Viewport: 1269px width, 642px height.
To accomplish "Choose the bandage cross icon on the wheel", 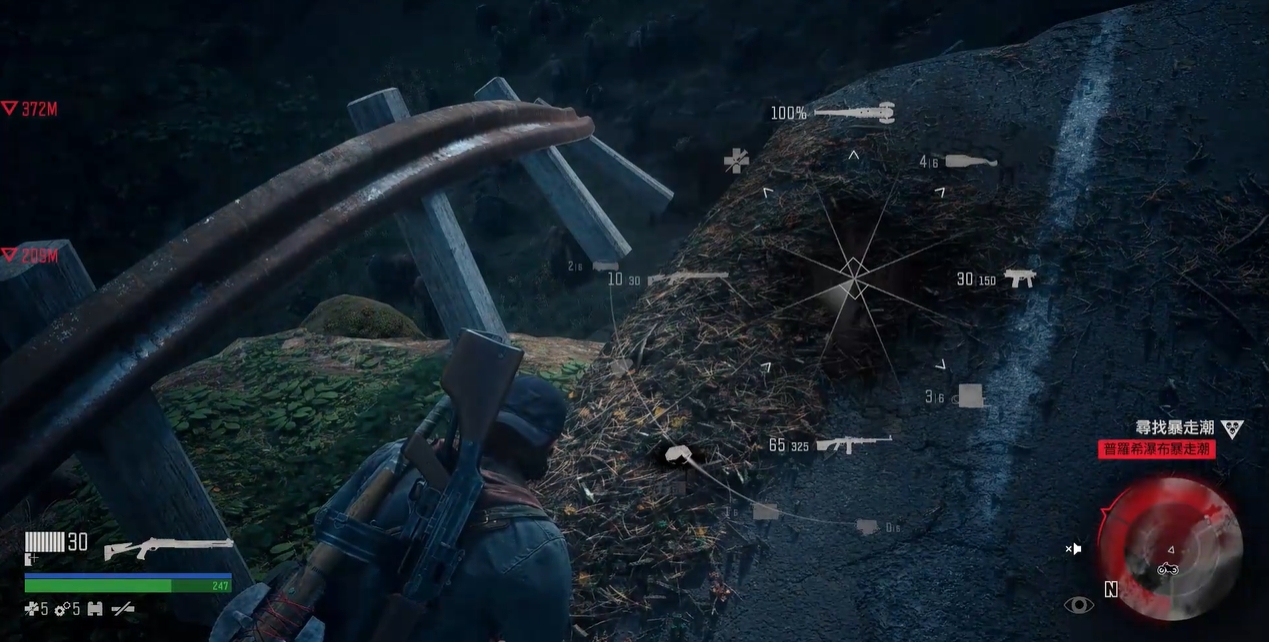I will tap(736, 160).
